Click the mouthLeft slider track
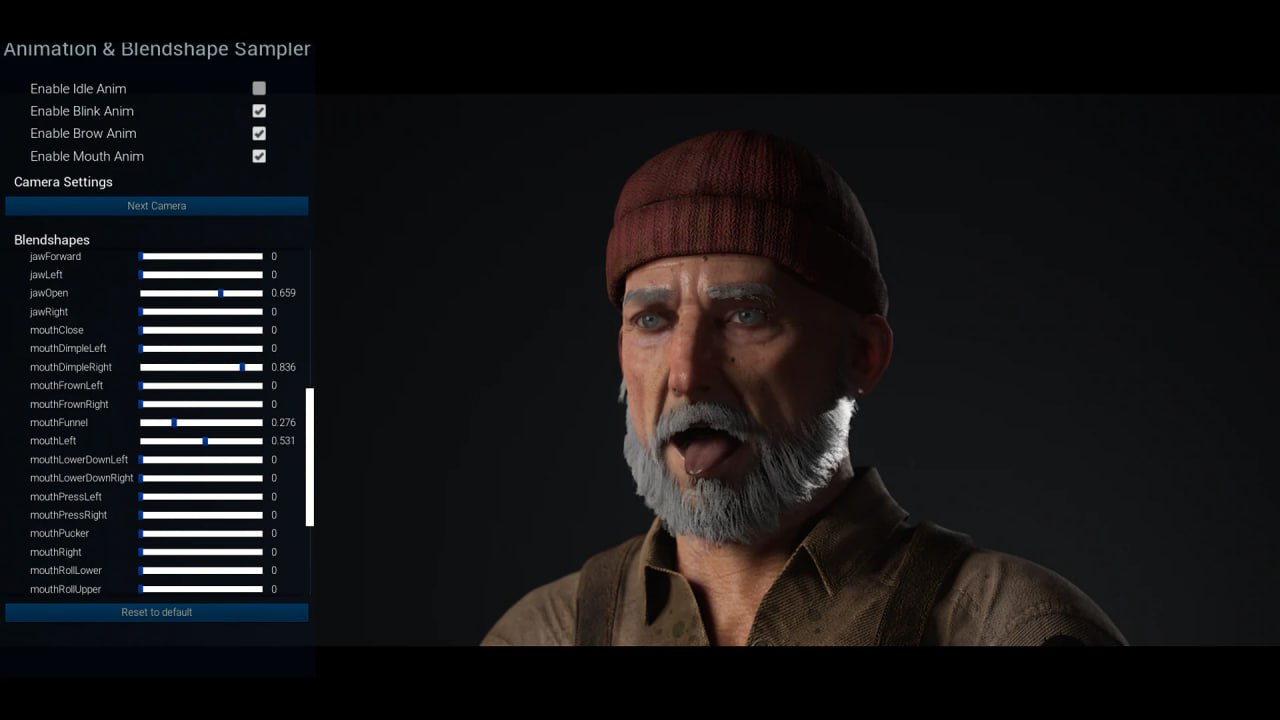 (x=205, y=441)
